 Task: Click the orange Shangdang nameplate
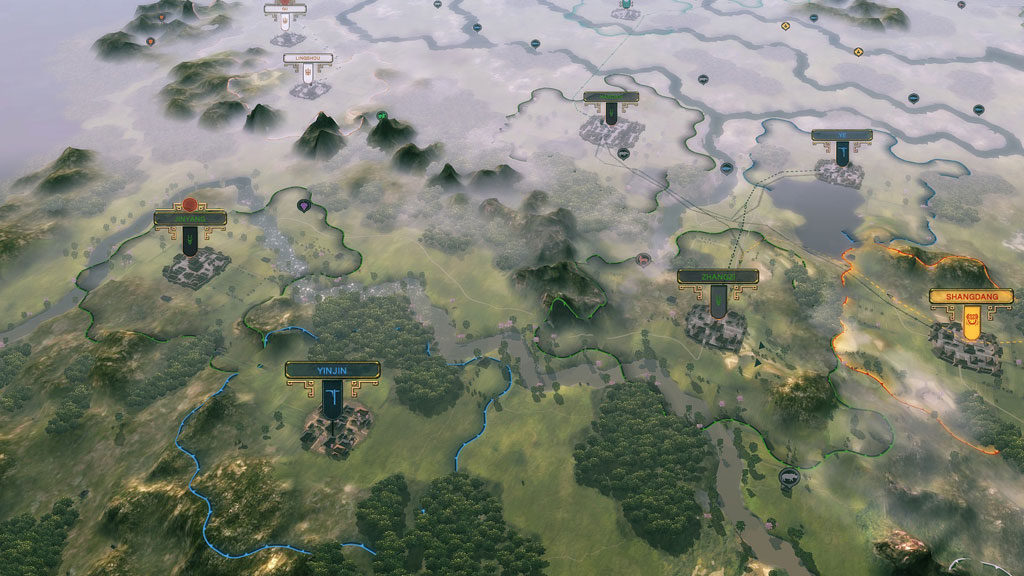click(964, 297)
